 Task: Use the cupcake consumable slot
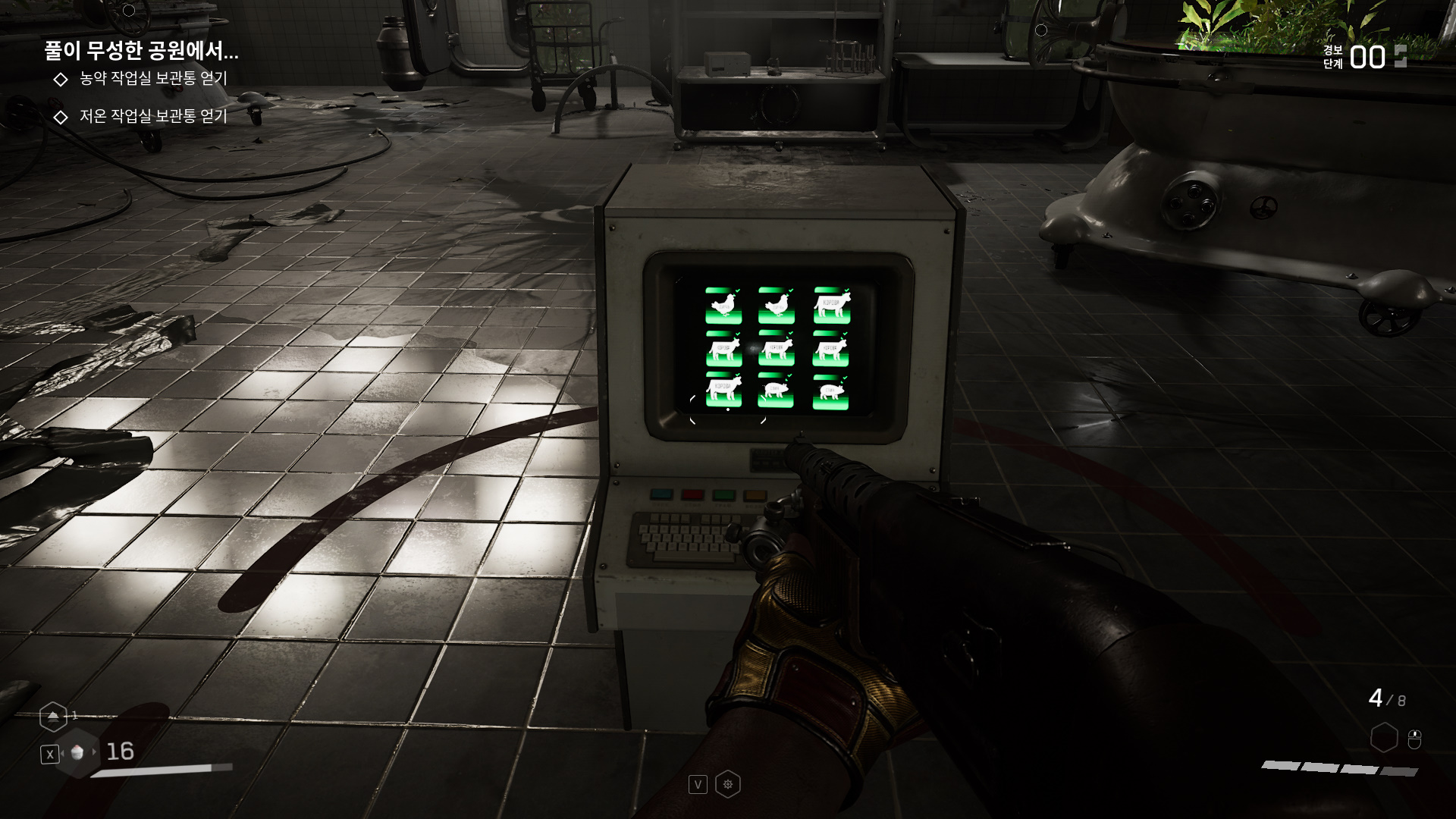[77, 752]
